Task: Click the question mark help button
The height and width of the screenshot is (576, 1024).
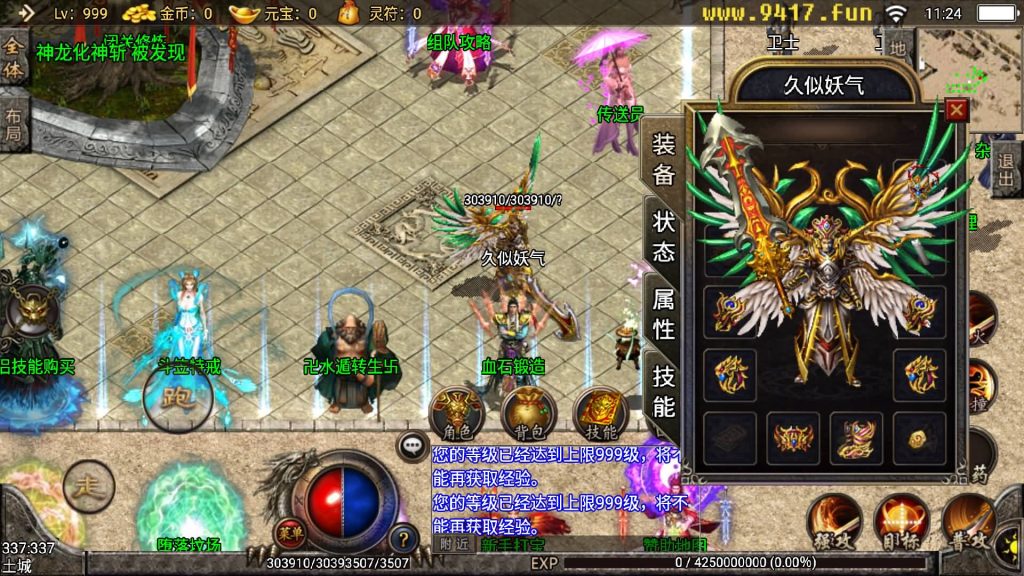Action: tap(403, 539)
